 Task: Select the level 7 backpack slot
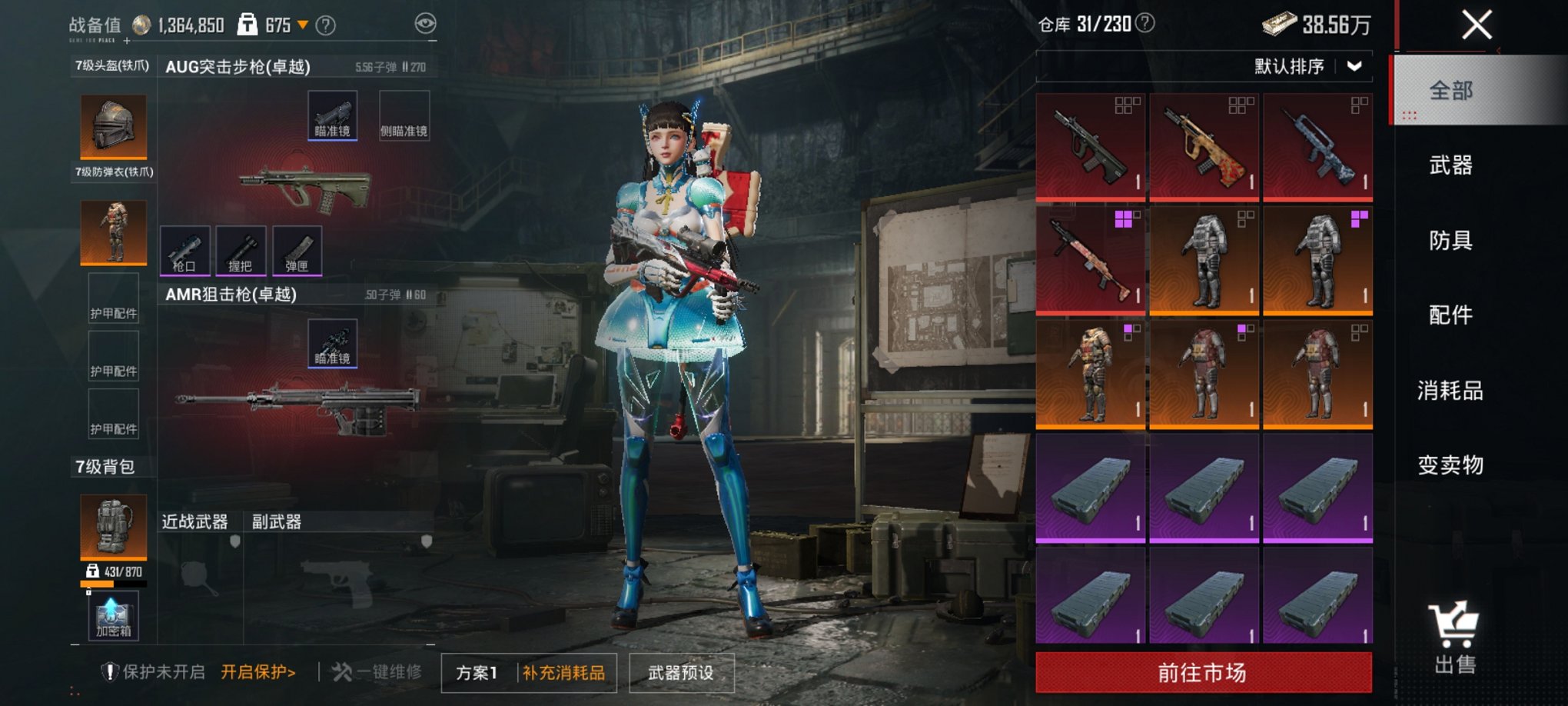coord(114,527)
